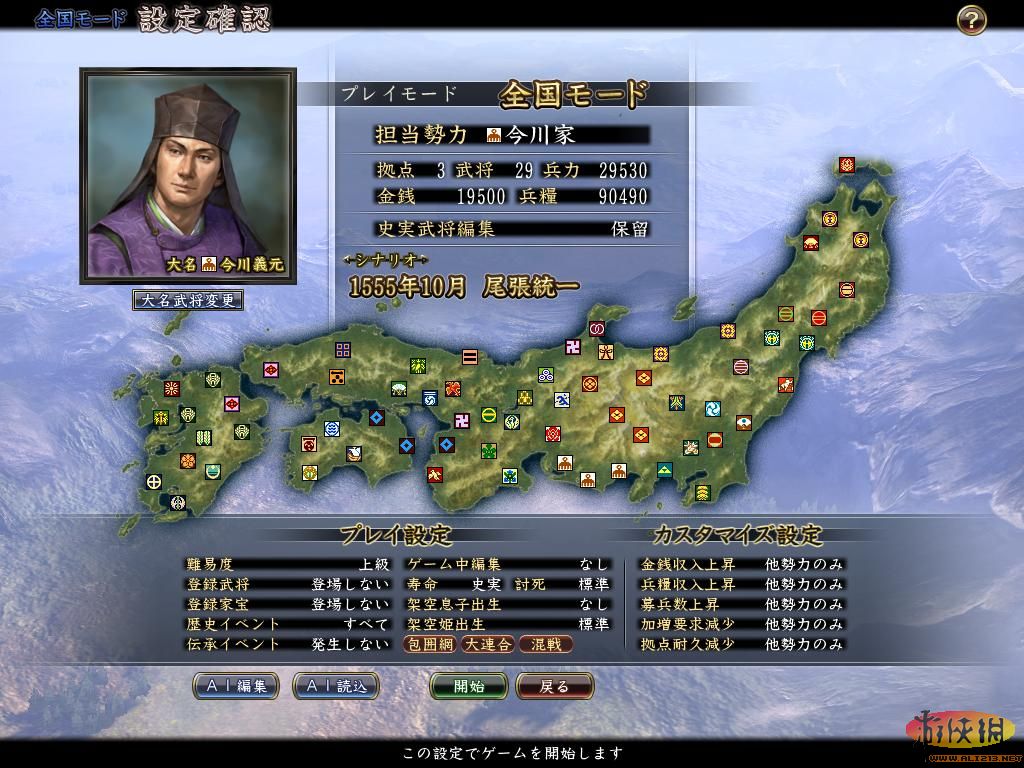
Task: Start the game with 開始
Action: pyautogui.click(x=469, y=686)
